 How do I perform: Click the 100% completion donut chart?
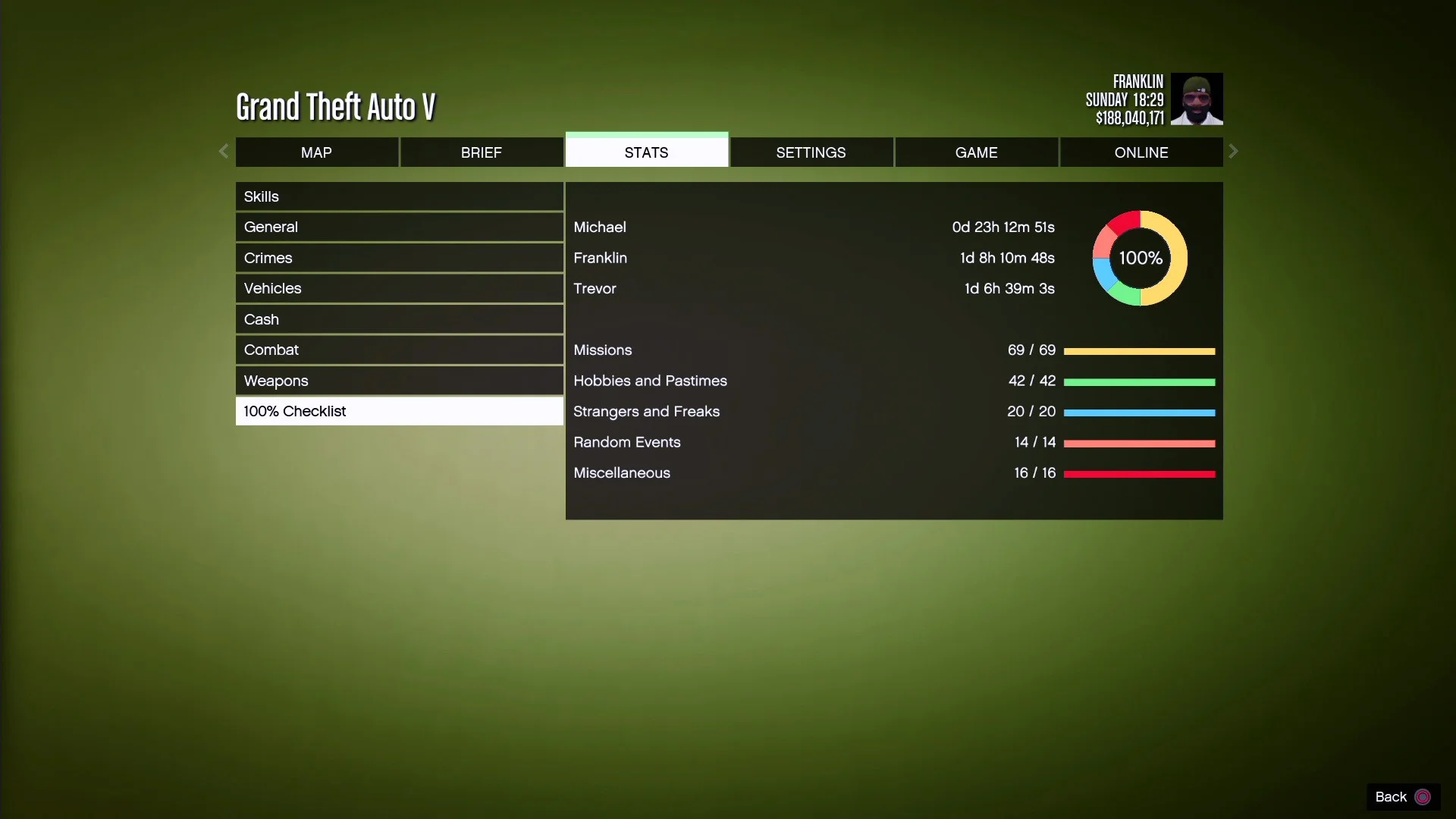click(1139, 258)
